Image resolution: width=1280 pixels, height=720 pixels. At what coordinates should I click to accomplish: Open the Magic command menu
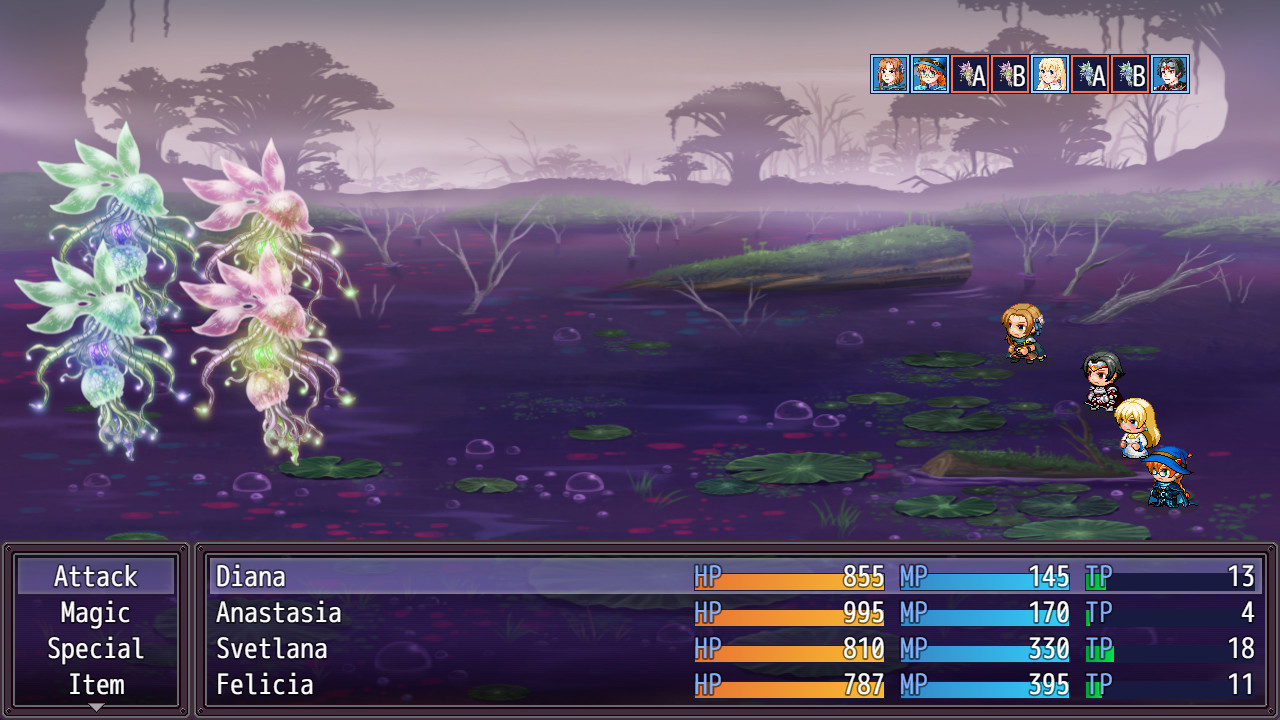(x=96, y=613)
